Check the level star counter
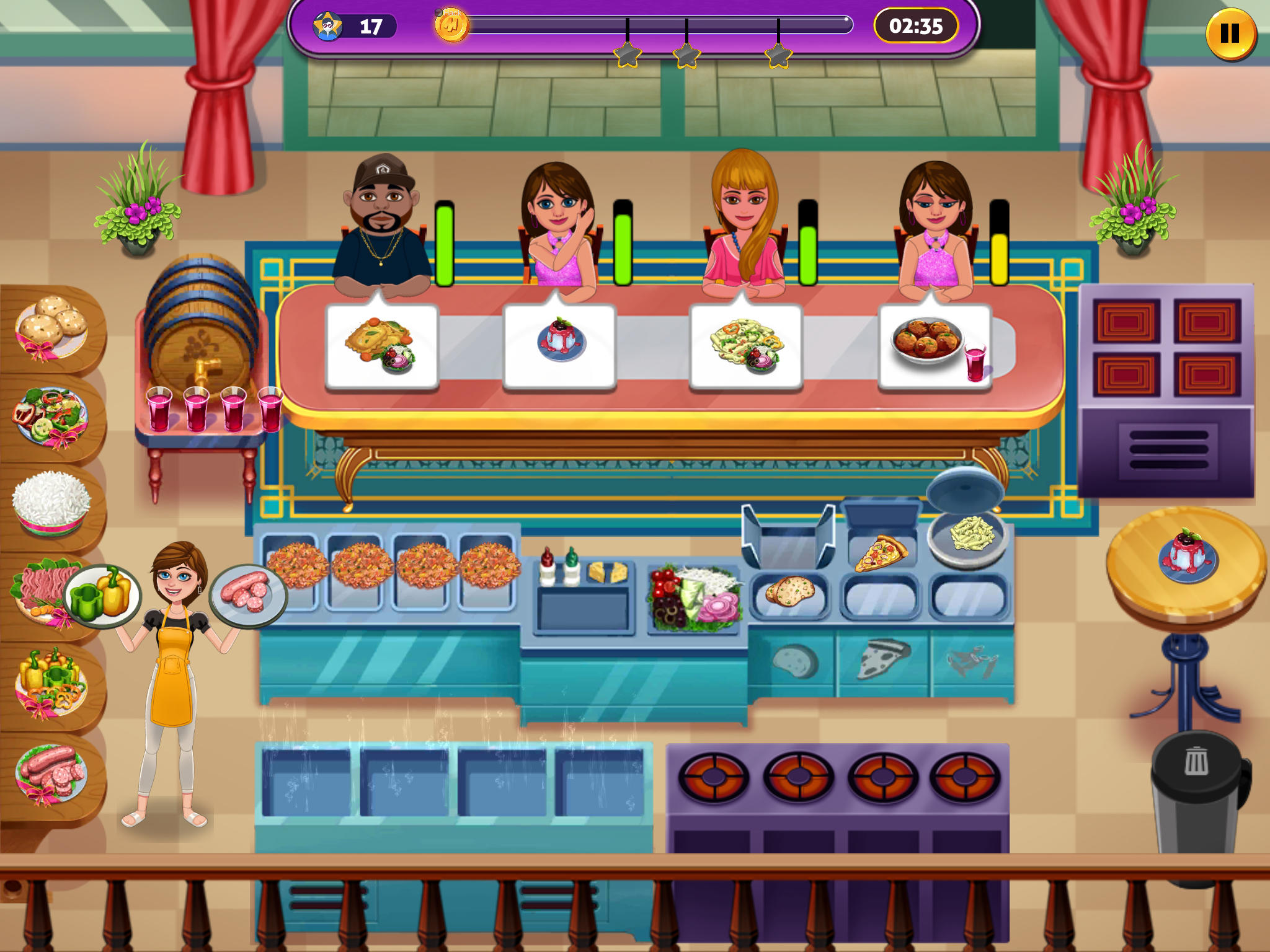1270x952 pixels. [350, 27]
